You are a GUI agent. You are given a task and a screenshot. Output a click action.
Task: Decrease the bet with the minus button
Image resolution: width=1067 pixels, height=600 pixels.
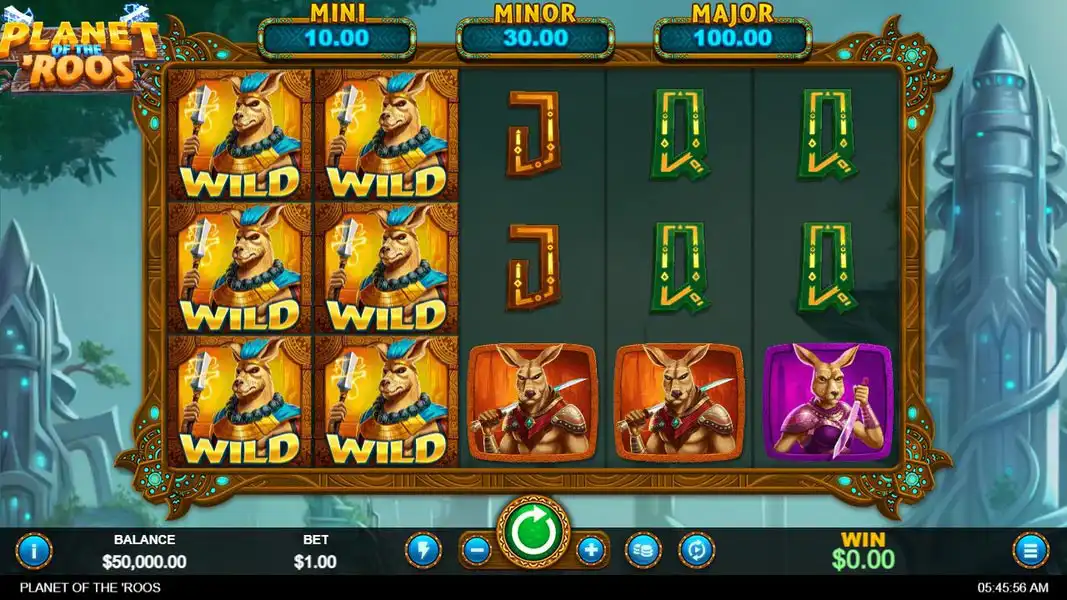tap(477, 549)
